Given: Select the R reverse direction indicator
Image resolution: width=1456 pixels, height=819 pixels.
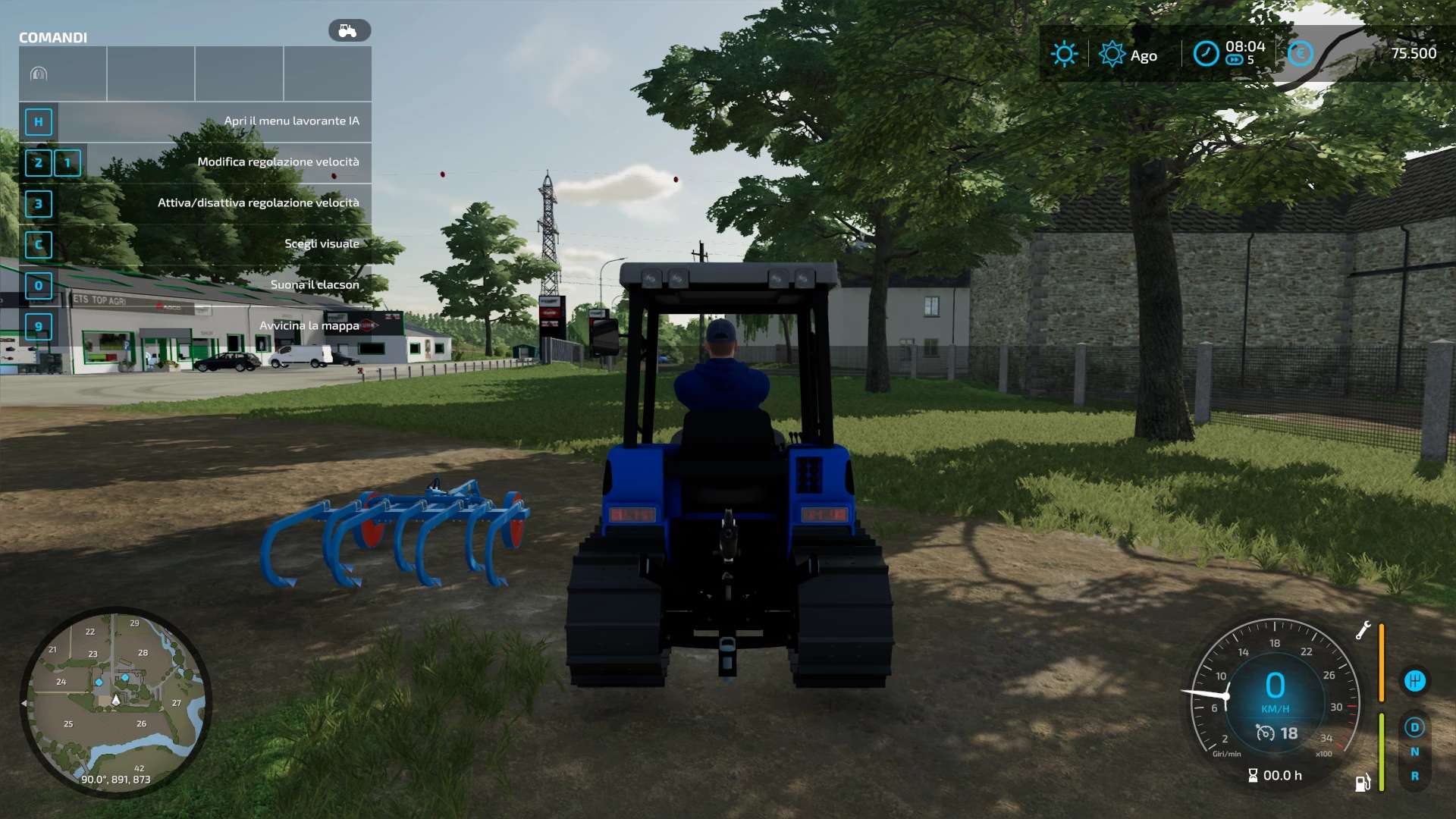Looking at the screenshot, I should (1414, 776).
